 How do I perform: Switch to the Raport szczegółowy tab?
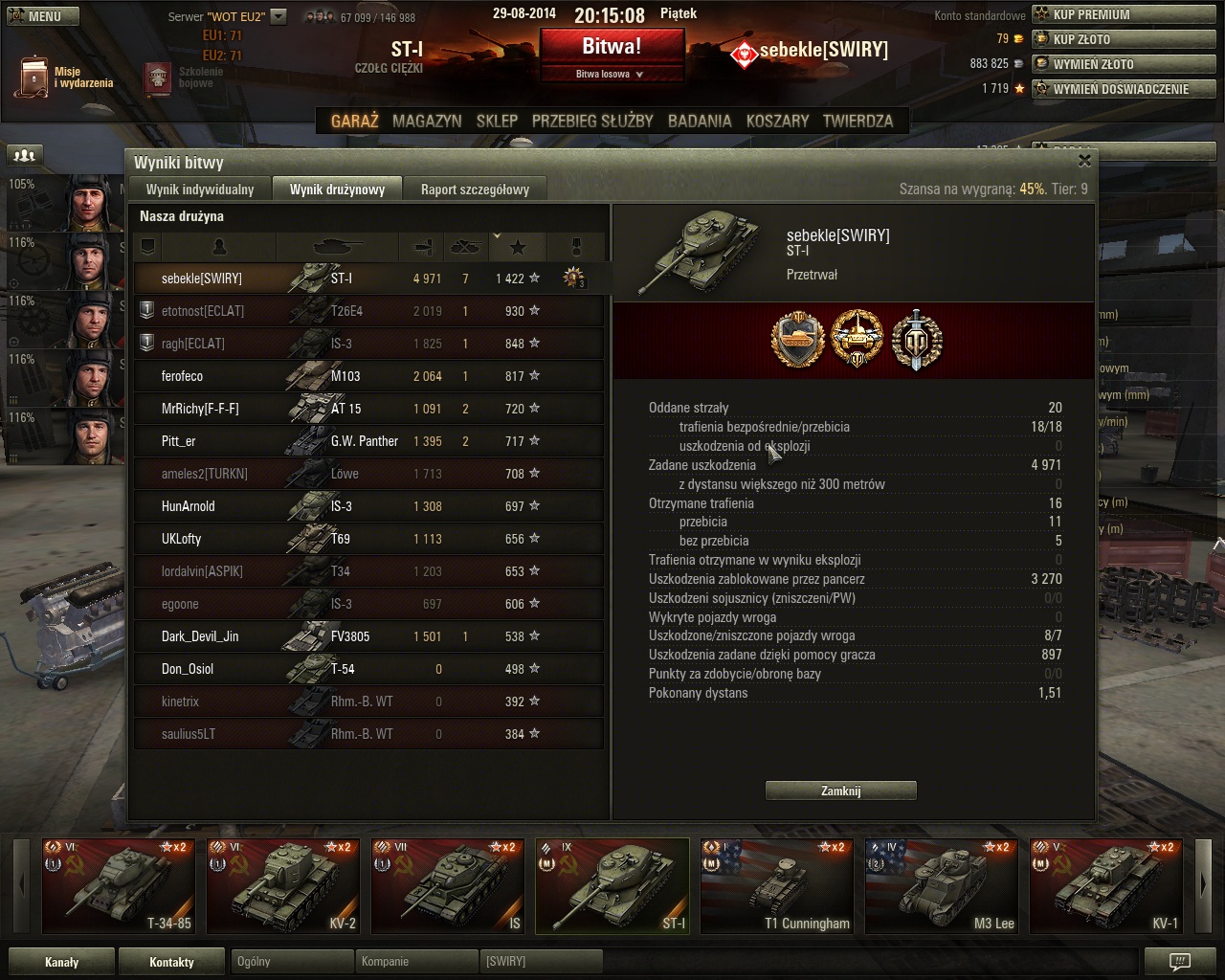(475, 189)
